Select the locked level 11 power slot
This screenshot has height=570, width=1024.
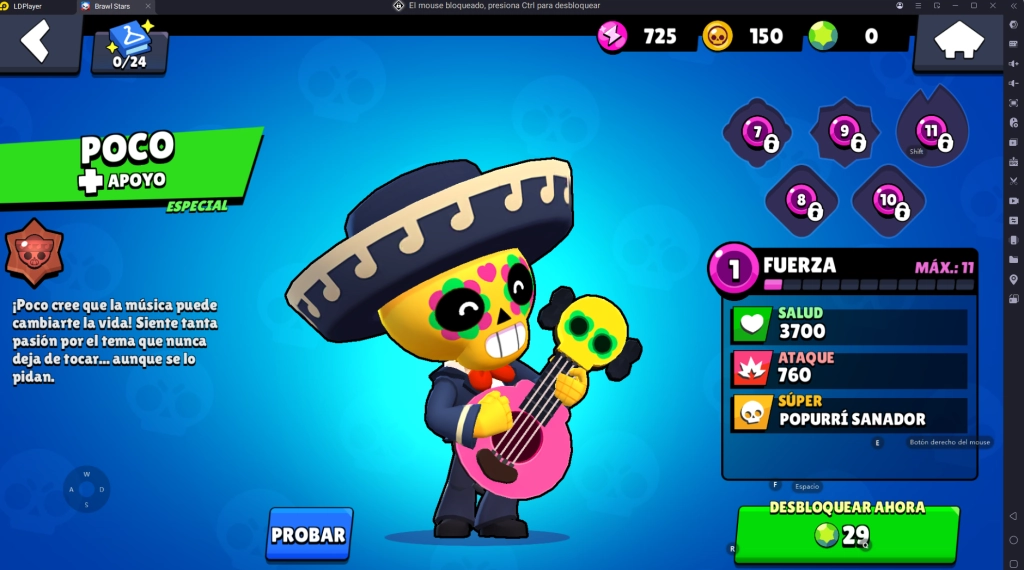pos(932,132)
